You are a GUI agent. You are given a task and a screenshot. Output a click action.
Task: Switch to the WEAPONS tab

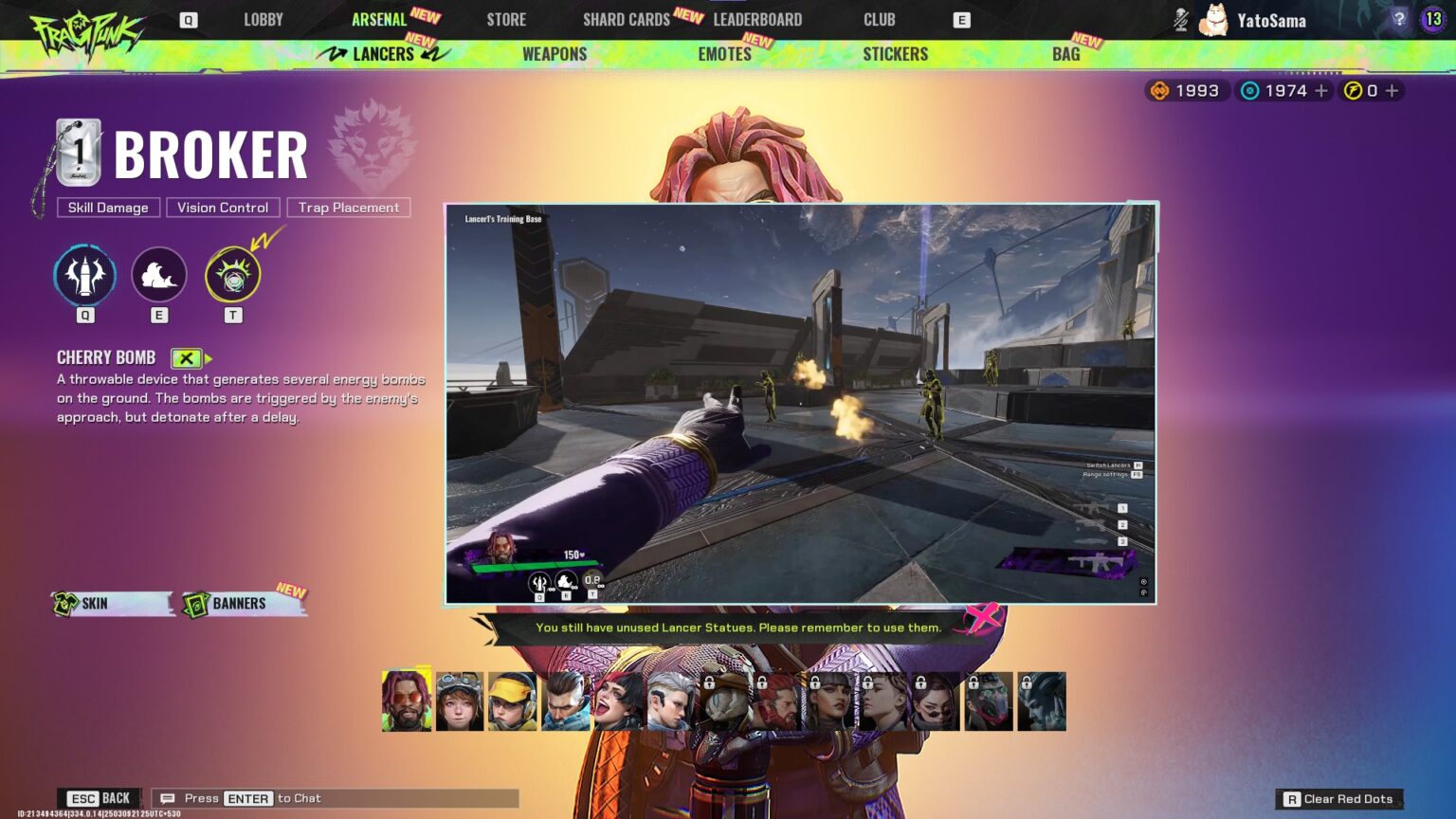[x=554, y=54]
